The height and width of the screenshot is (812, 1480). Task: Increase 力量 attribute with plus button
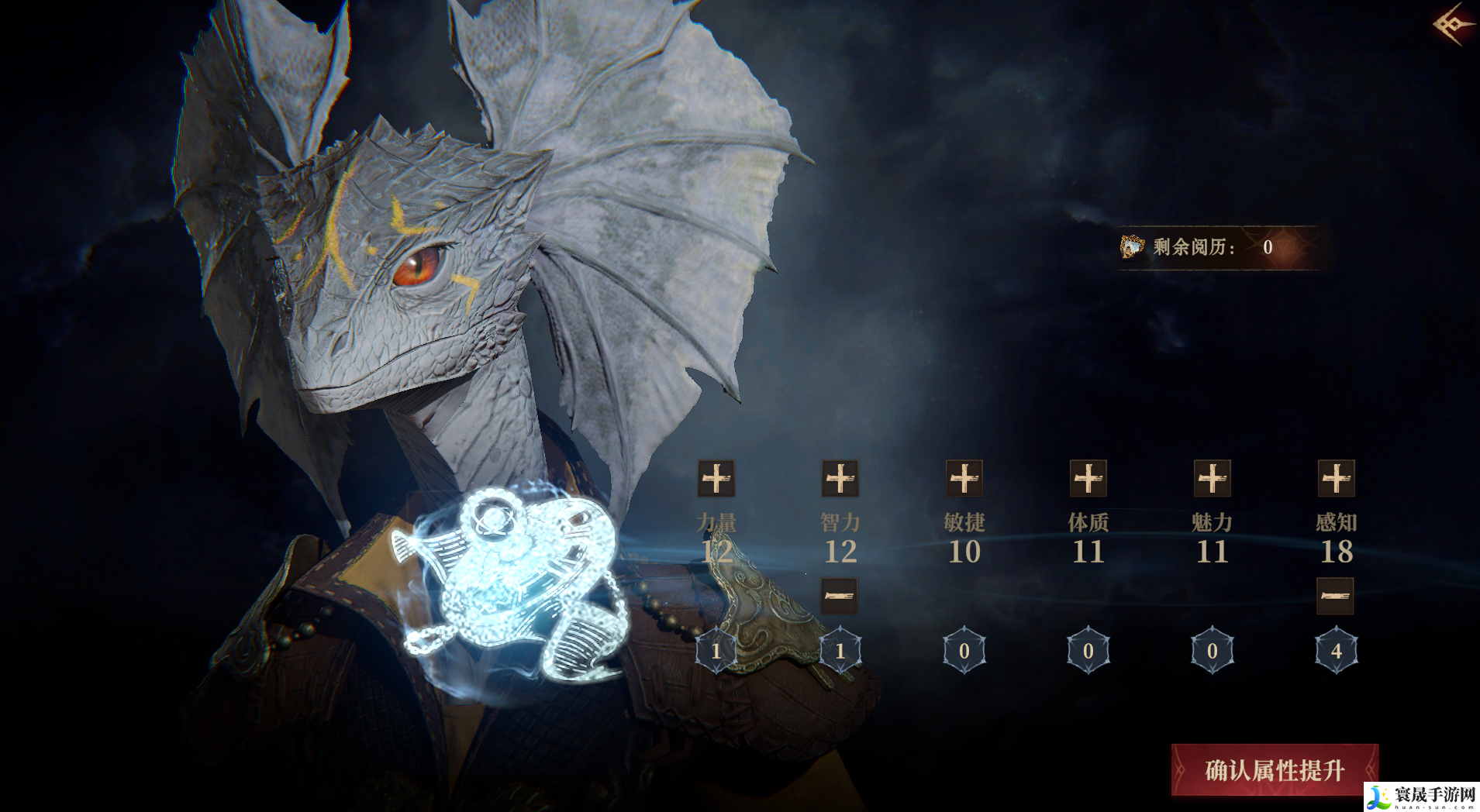tap(716, 479)
